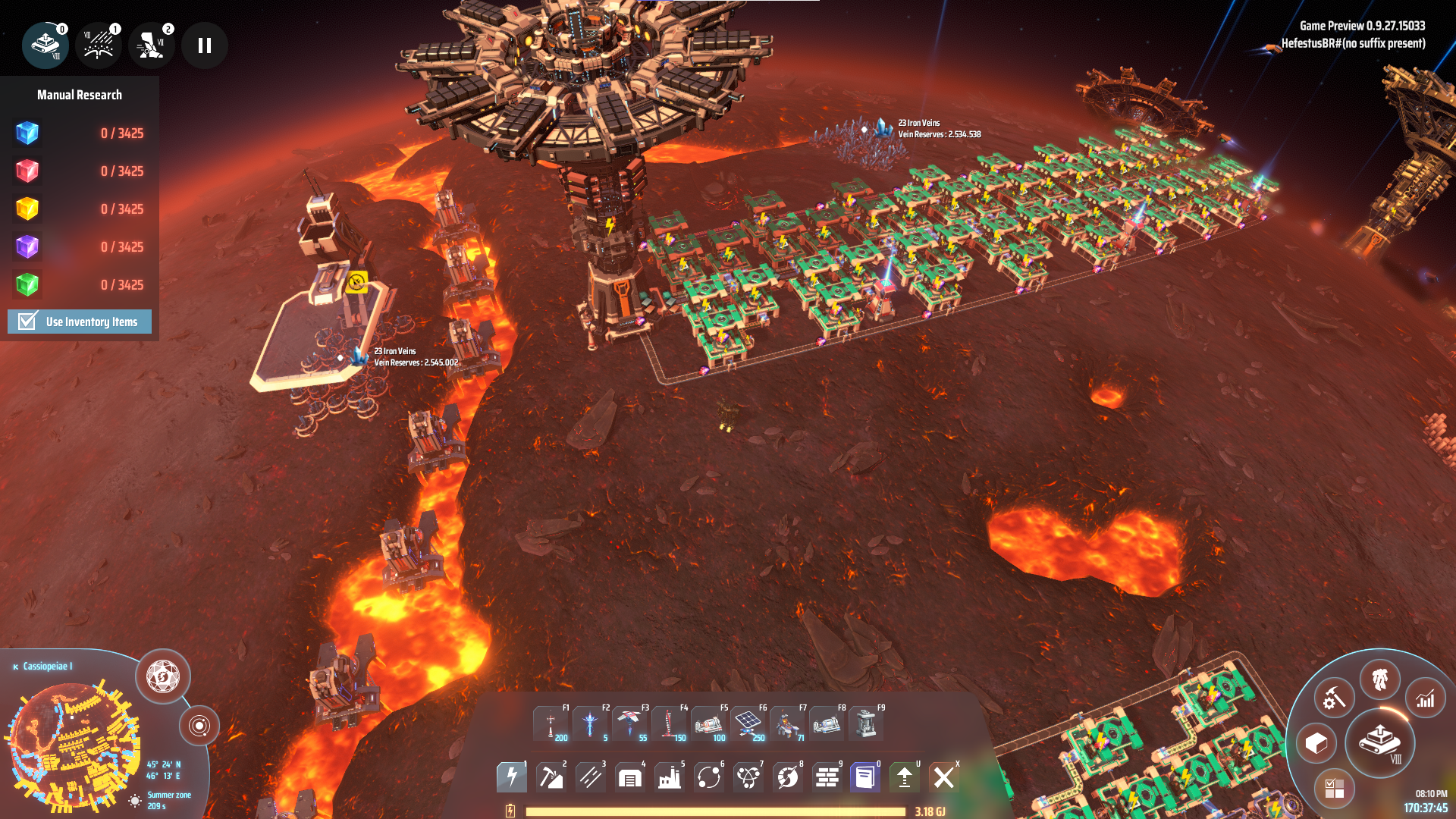Pick the Tesla tower from the hotbar
1456x819 pixels.
tap(551, 723)
